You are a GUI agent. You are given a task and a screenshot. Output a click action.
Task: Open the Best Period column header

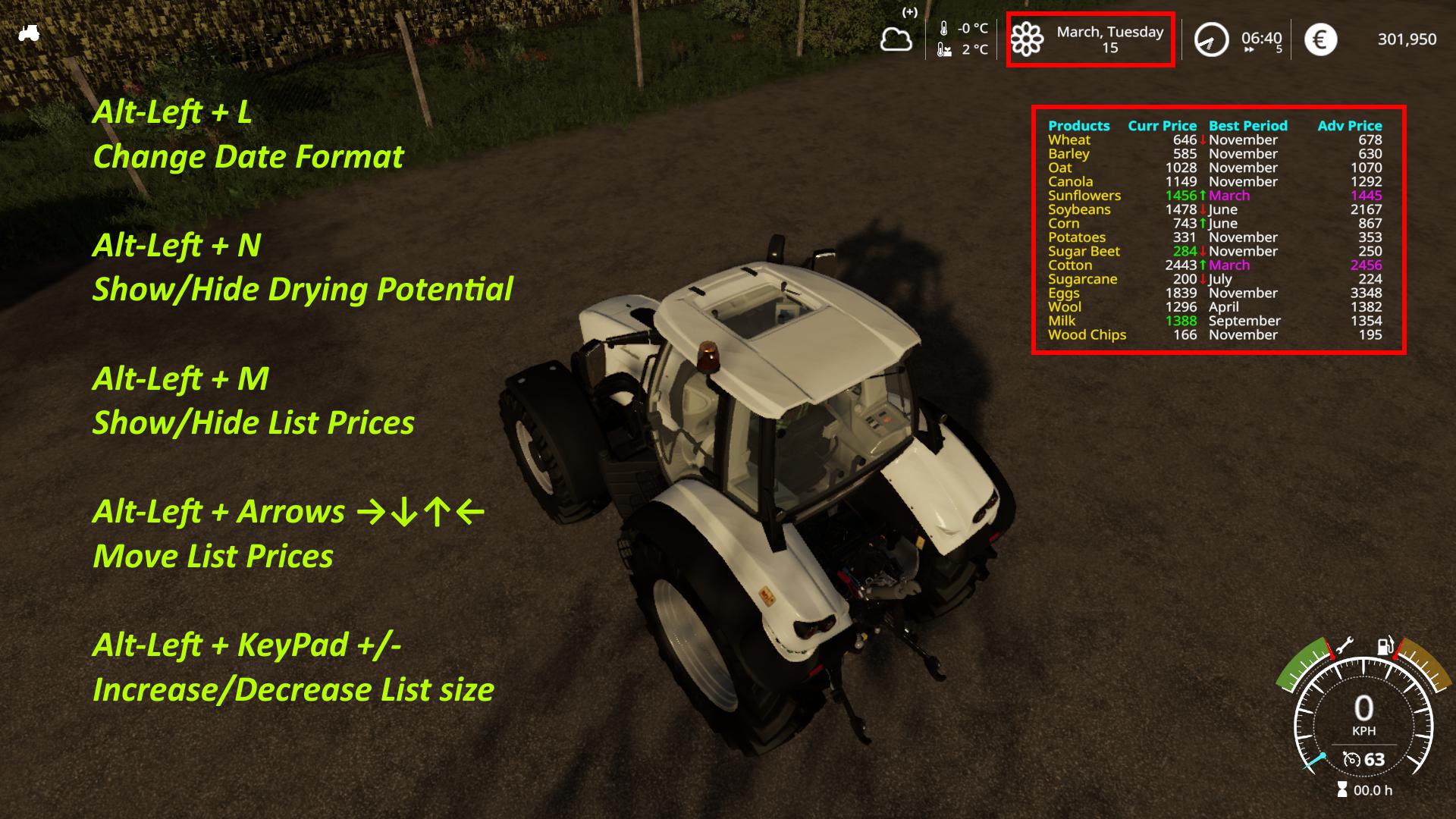tap(1248, 126)
